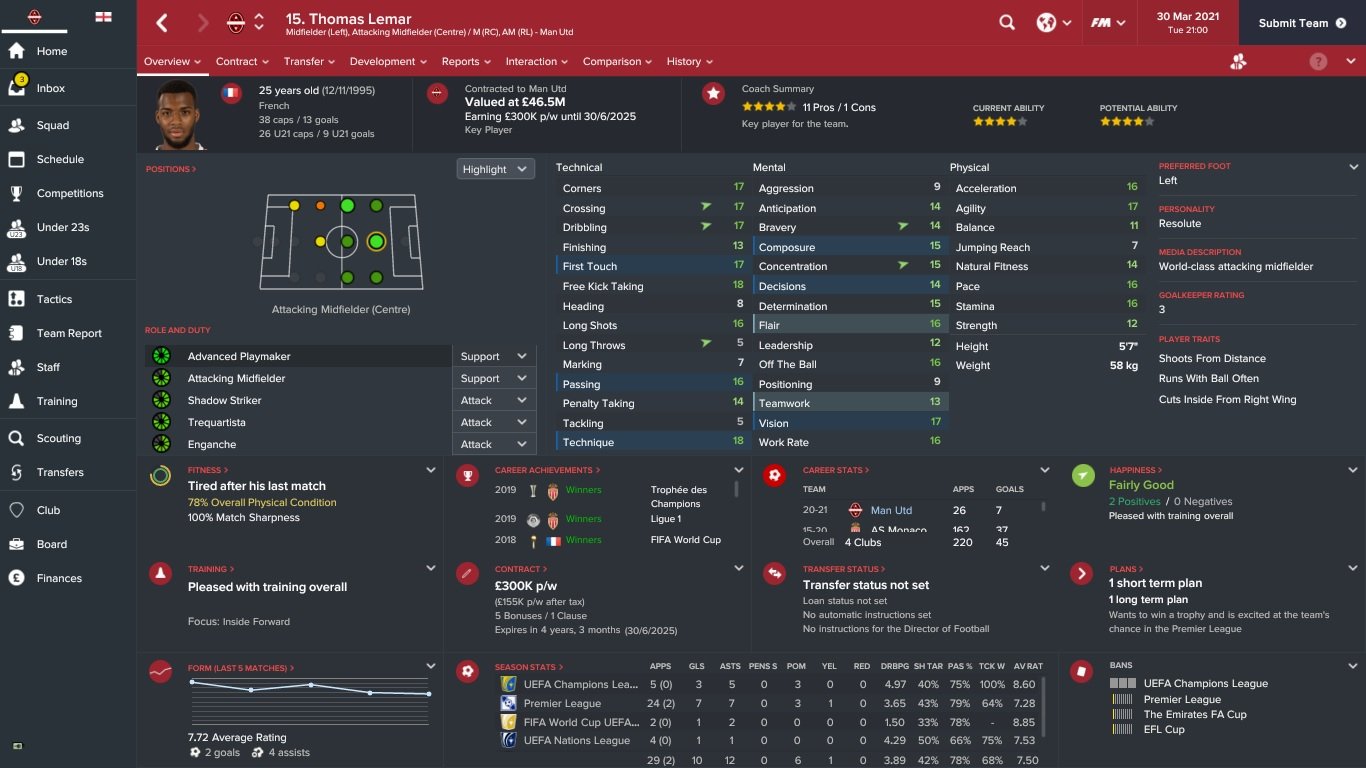Select Transfers in the sidebar
The width and height of the screenshot is (1366, 768).
tap(60, 472)
